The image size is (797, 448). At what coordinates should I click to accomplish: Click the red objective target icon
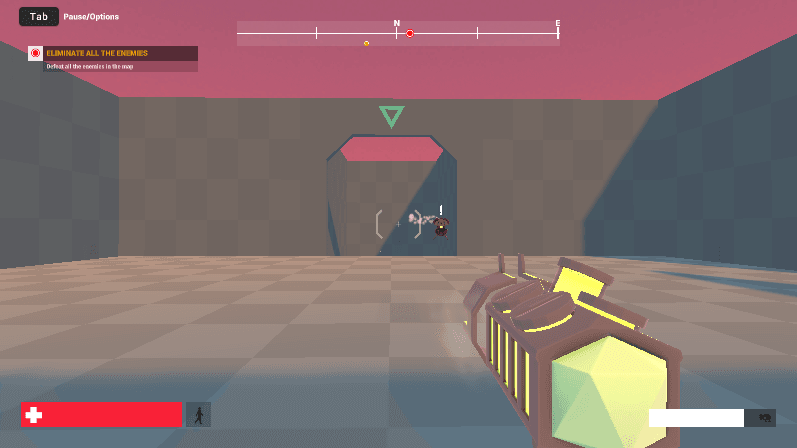point(35,53)
